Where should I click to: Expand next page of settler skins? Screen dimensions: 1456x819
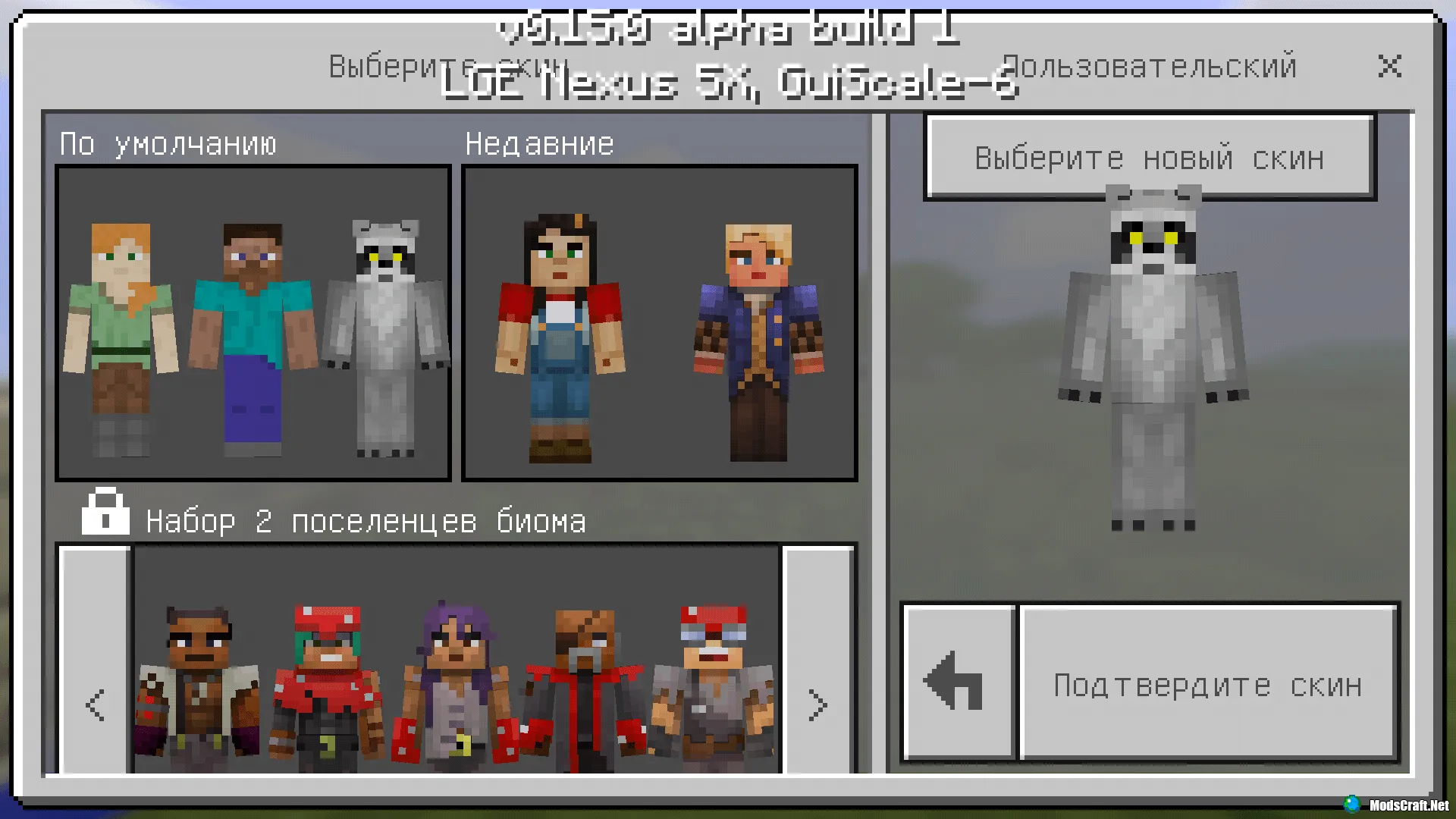(817, 705)
